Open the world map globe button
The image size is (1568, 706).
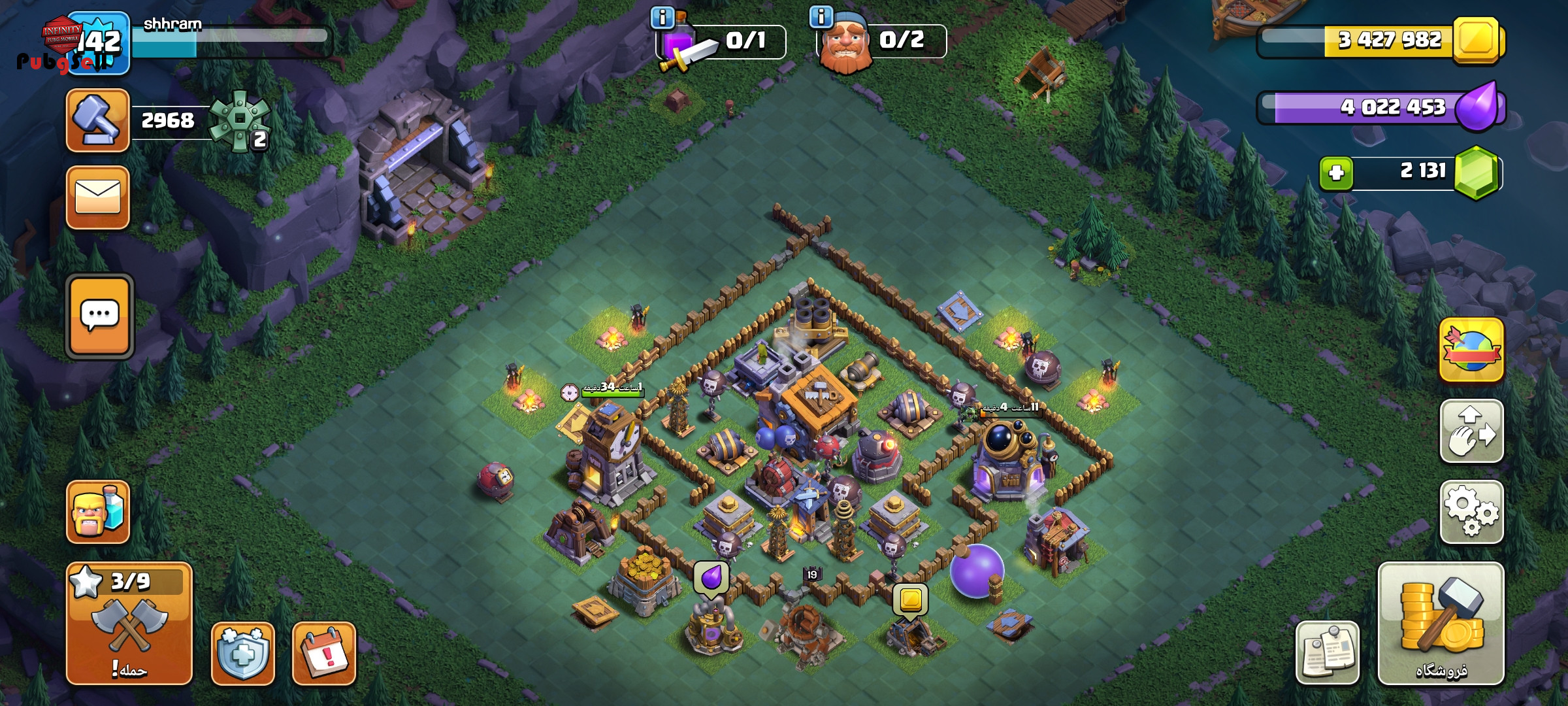pyautogui.click(x=1471, y=350)
